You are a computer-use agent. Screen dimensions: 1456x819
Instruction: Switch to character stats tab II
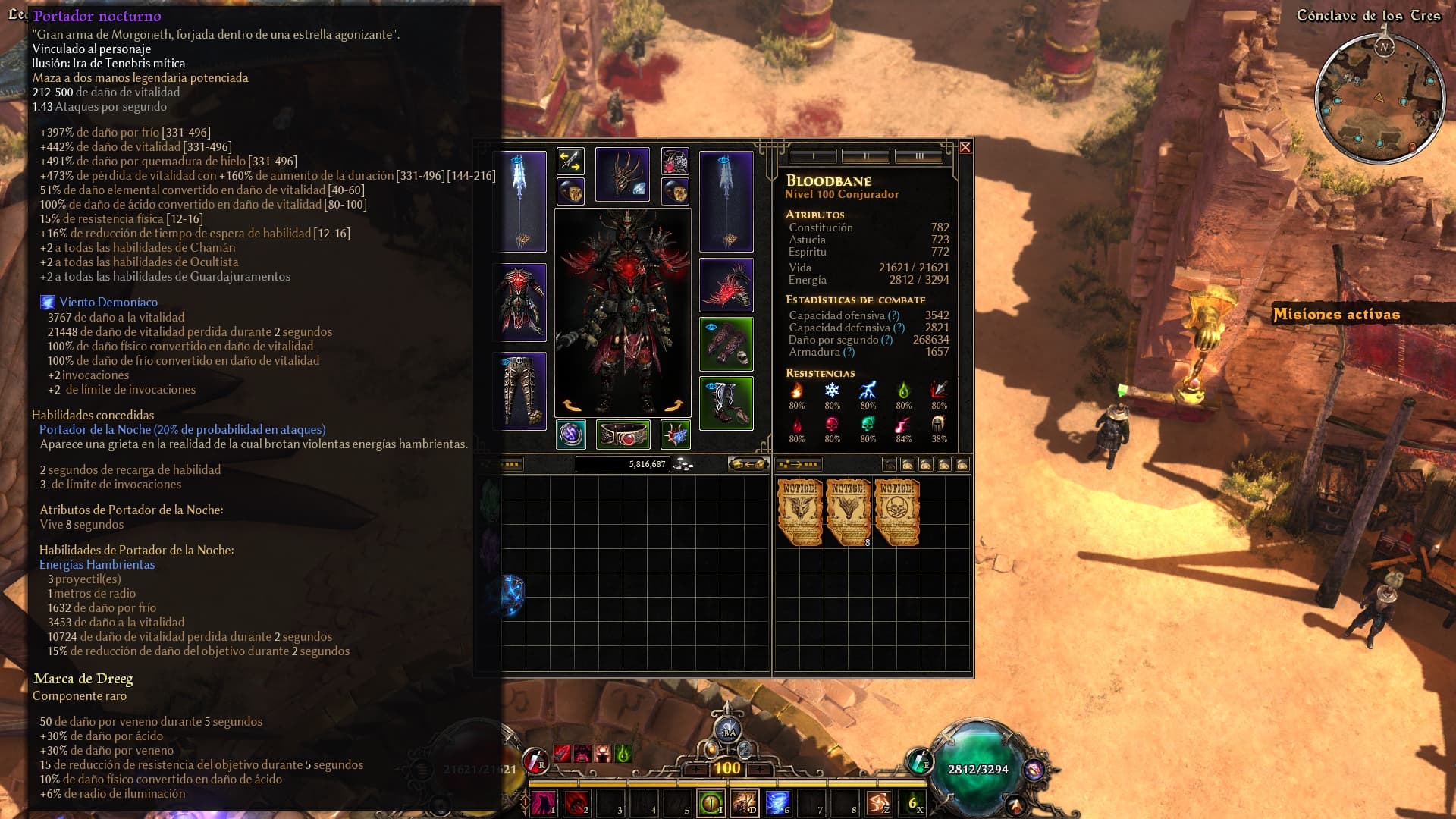pyautogui.click(x=865, y=156)
